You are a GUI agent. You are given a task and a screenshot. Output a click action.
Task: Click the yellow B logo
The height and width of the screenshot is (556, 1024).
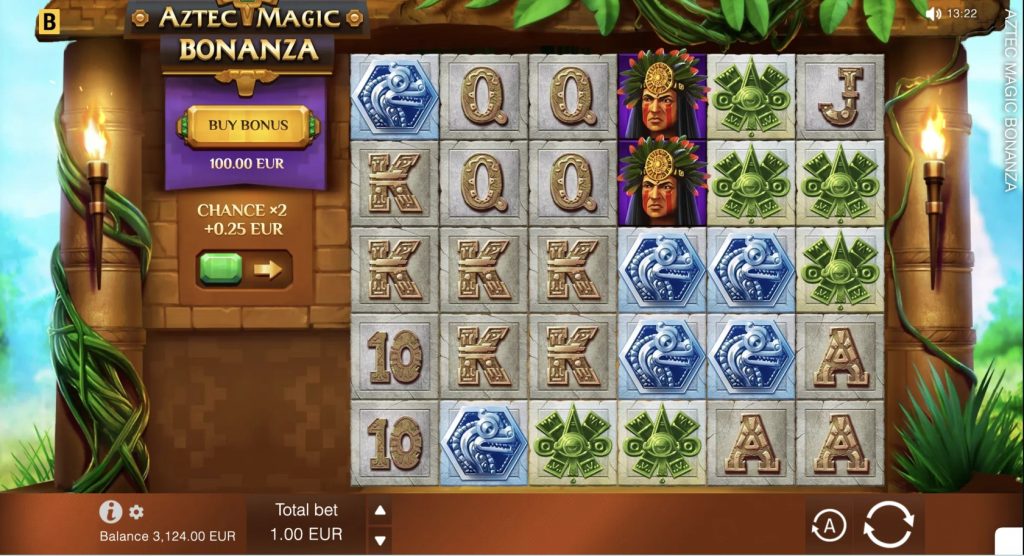click(46, 20)
